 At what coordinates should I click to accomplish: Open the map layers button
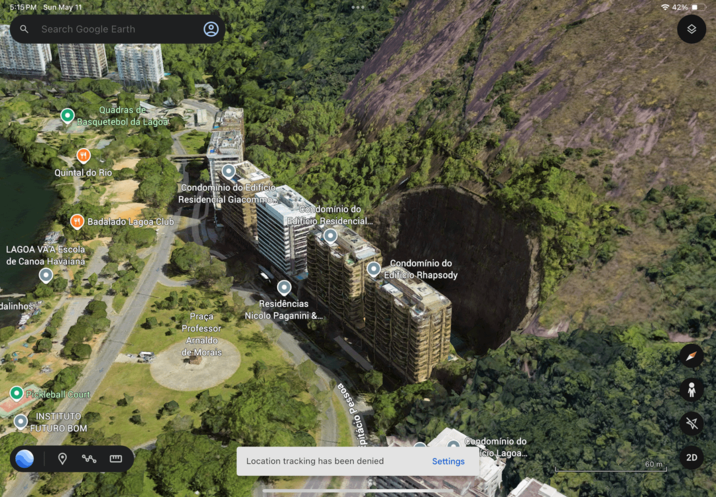point(691,29)
